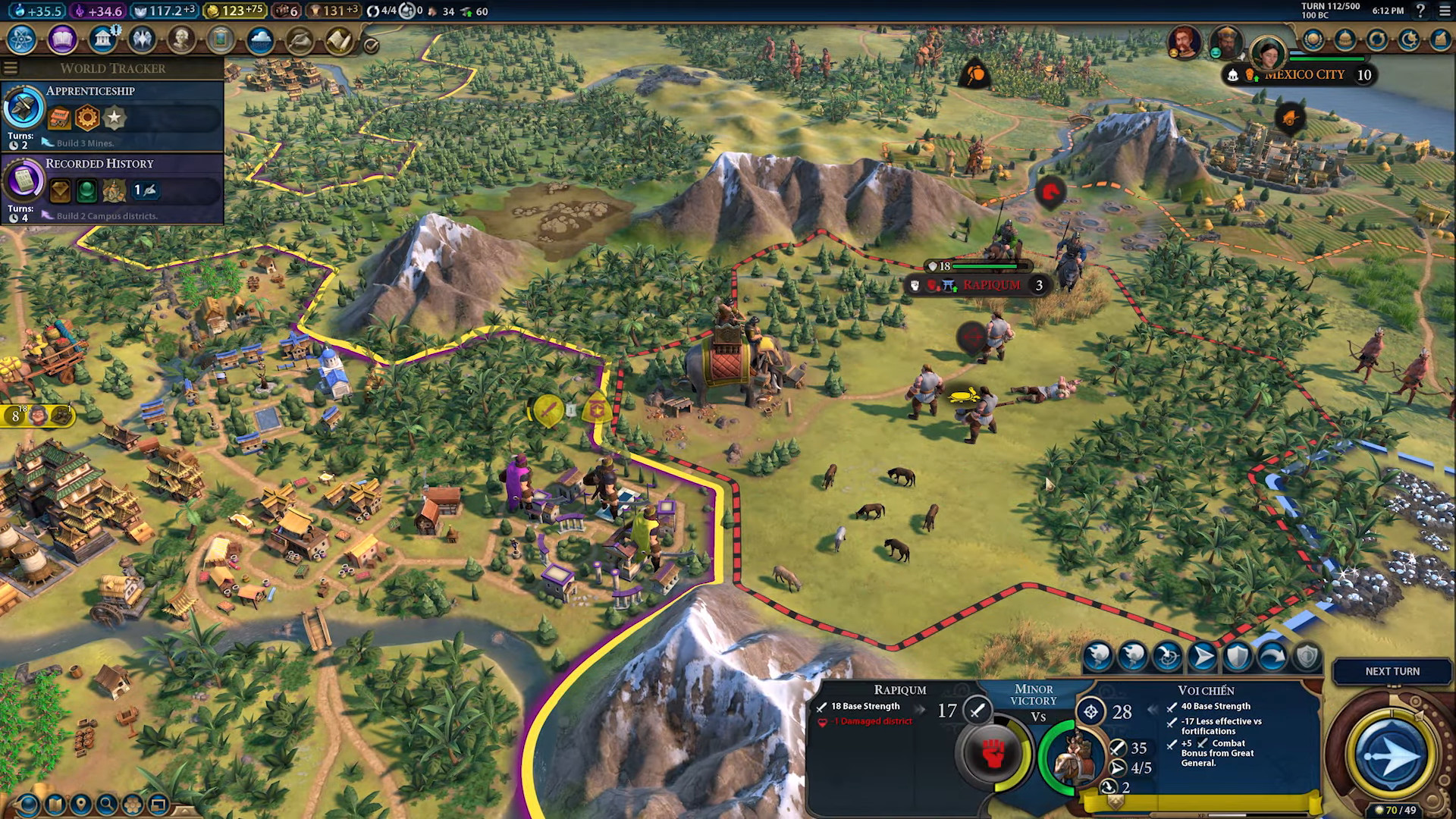Open the Mexico City banner
The height and width of the screenshot is (819, 1456).
pyautogui.click(x=1304, y=75)
